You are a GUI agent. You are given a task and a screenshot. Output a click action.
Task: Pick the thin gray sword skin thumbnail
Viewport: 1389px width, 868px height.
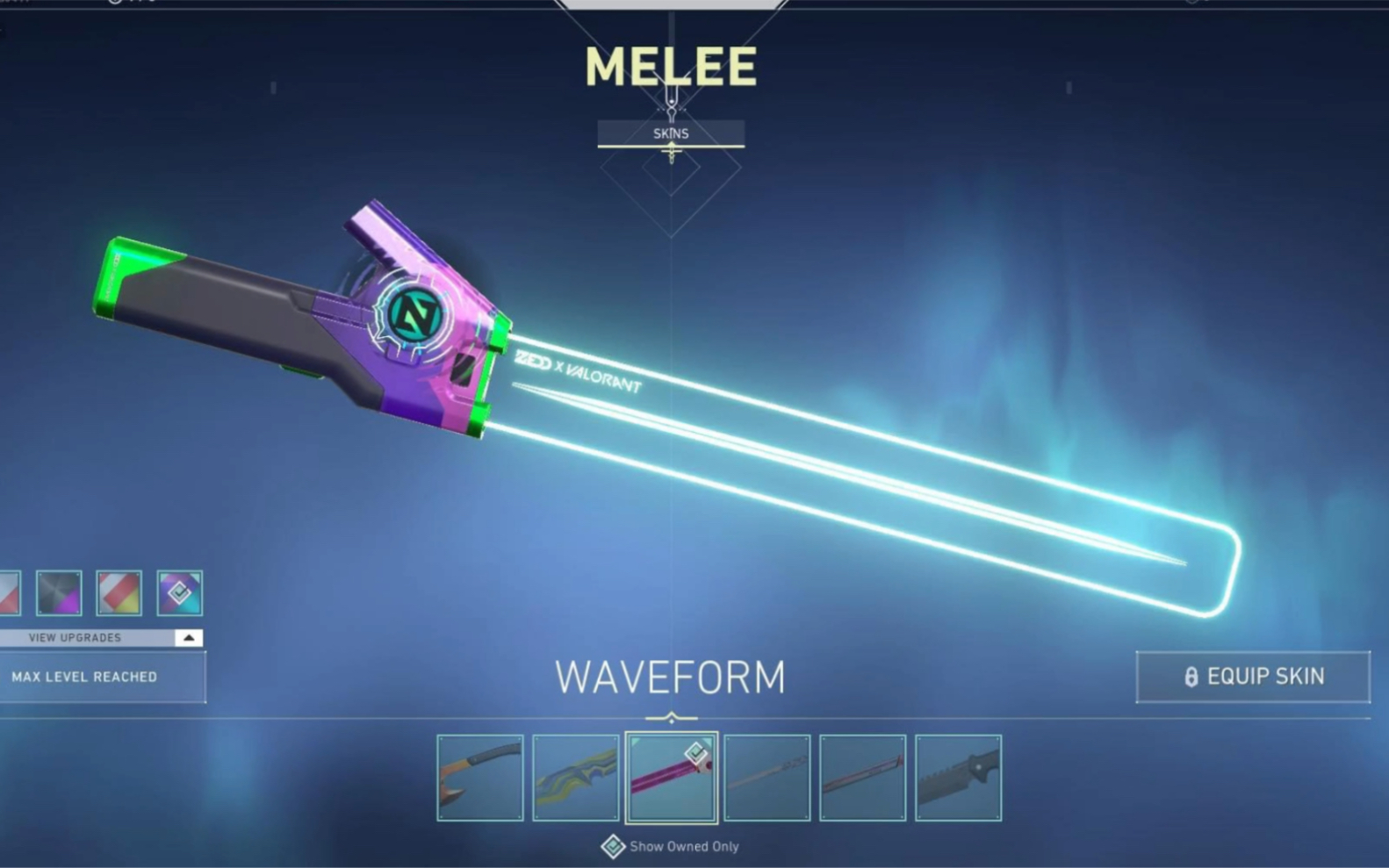(767, 778)
